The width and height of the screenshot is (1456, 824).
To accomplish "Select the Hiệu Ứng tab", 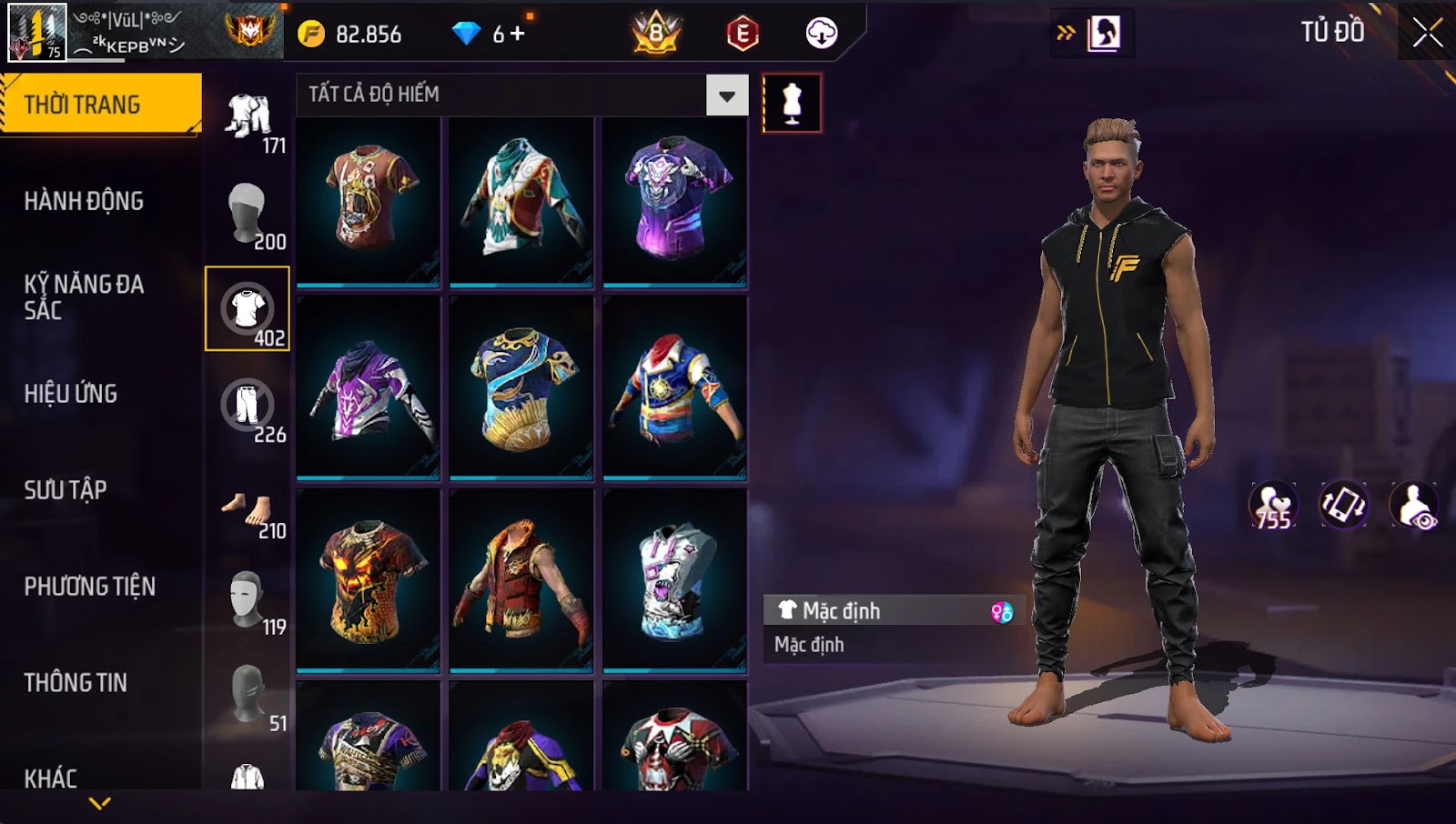I will (71, 394).
